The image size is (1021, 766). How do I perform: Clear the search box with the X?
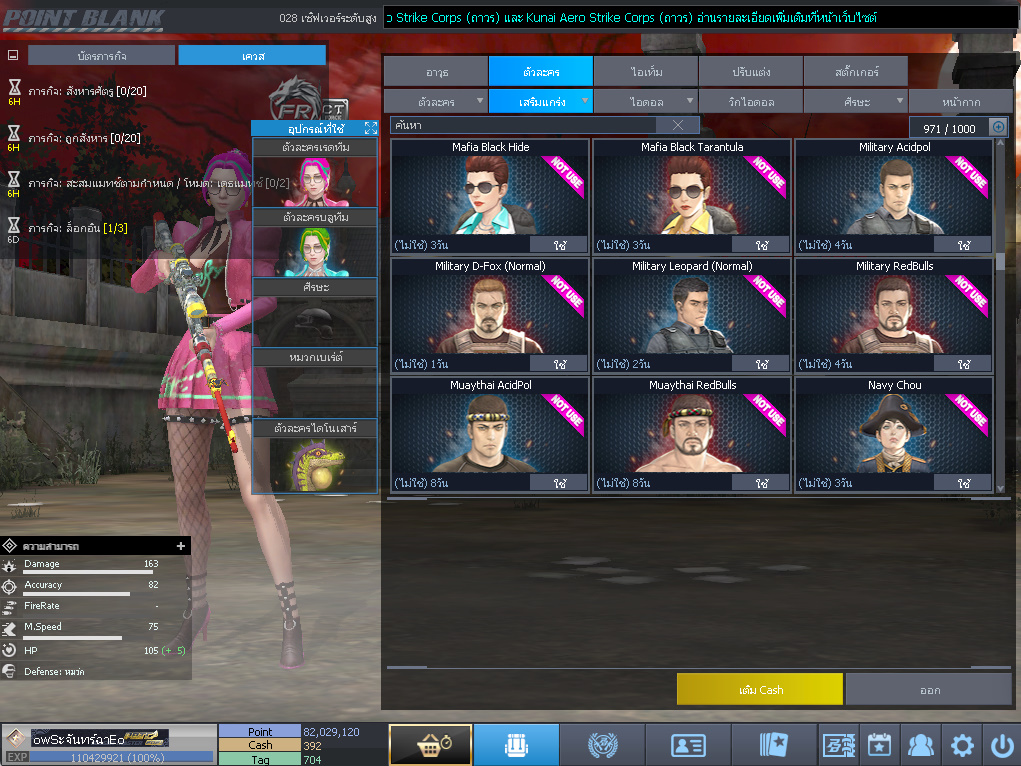677,125
